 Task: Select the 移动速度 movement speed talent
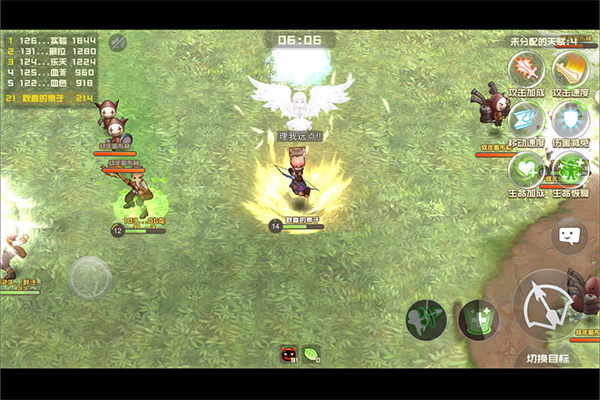(524, 118)
